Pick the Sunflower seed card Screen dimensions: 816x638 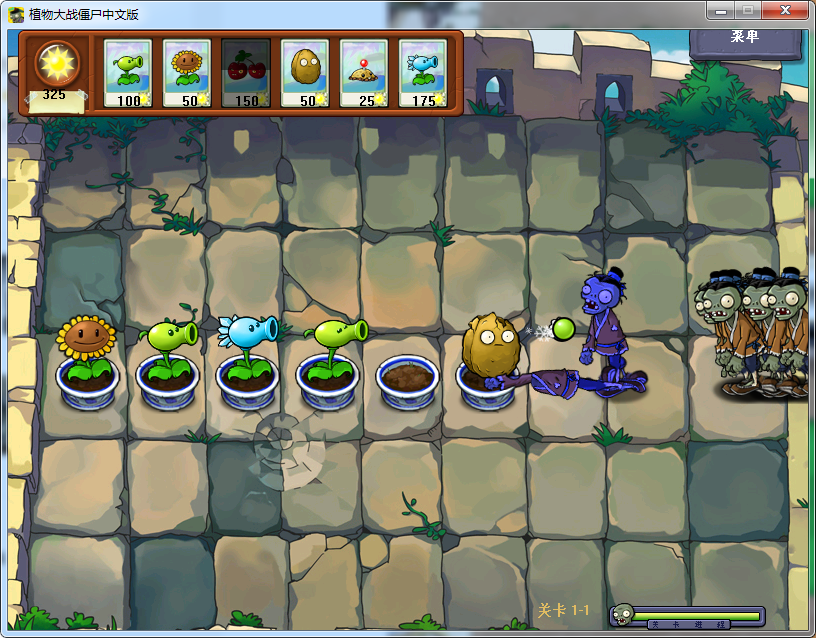click(x=187, y=73)
